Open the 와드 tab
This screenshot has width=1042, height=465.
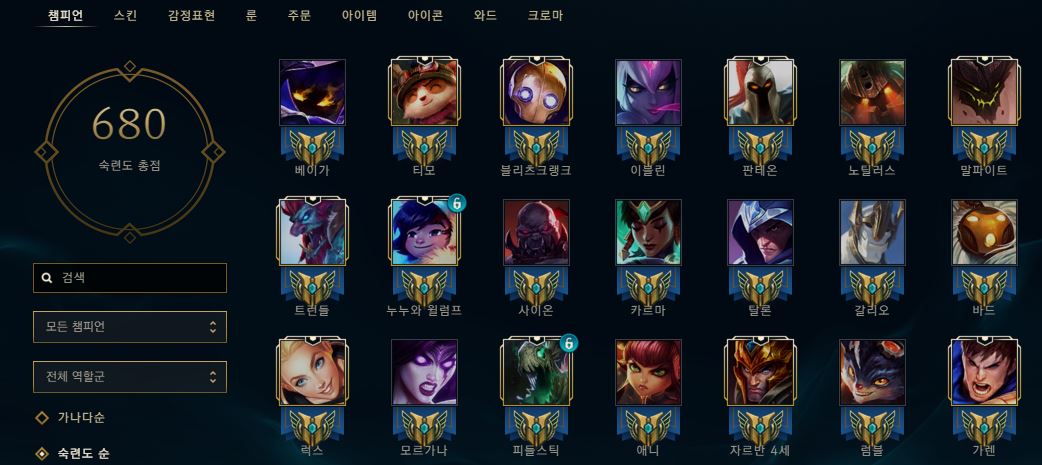click(485, 16)
